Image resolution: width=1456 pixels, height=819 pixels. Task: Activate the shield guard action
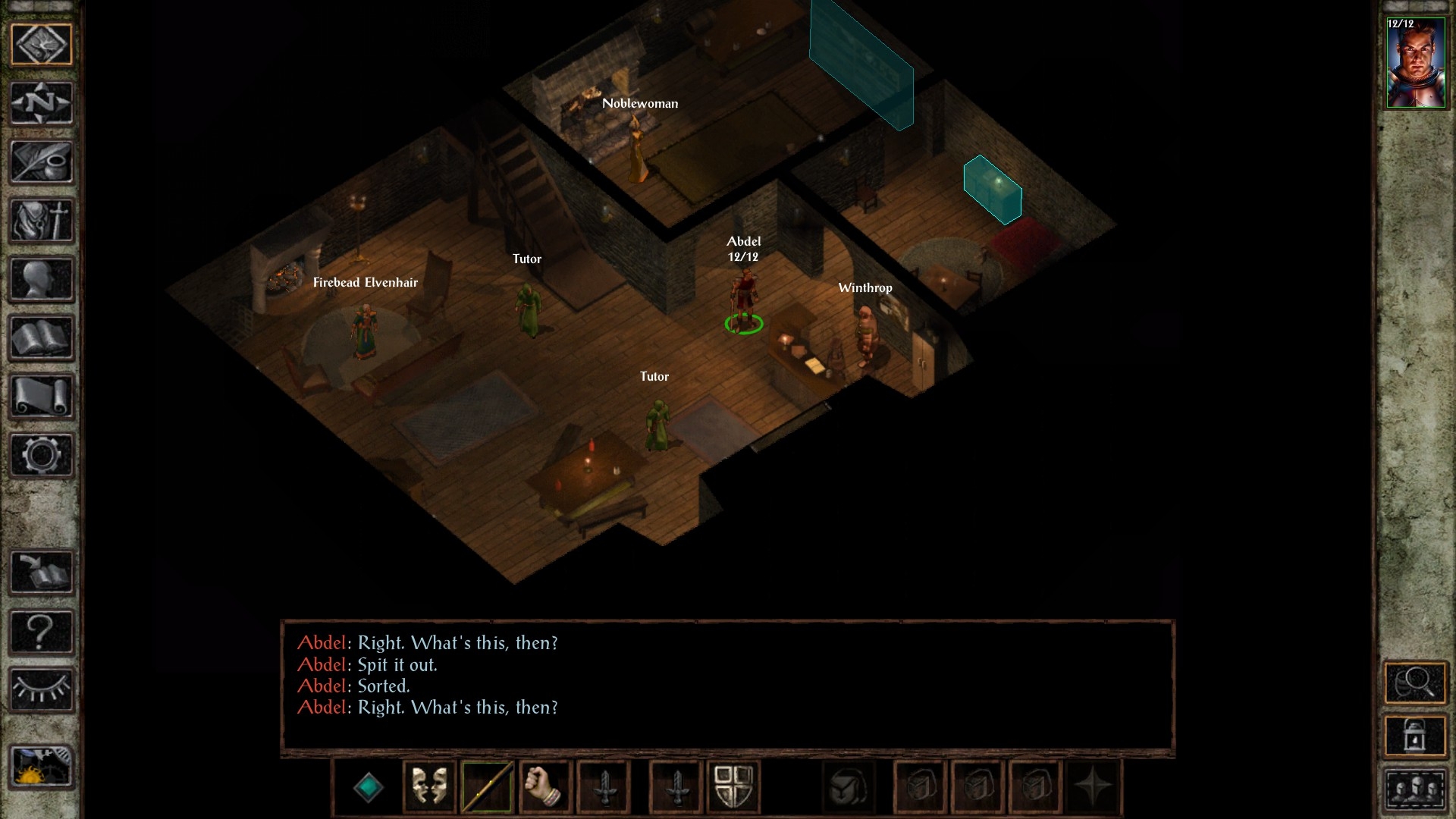(733, 787)
